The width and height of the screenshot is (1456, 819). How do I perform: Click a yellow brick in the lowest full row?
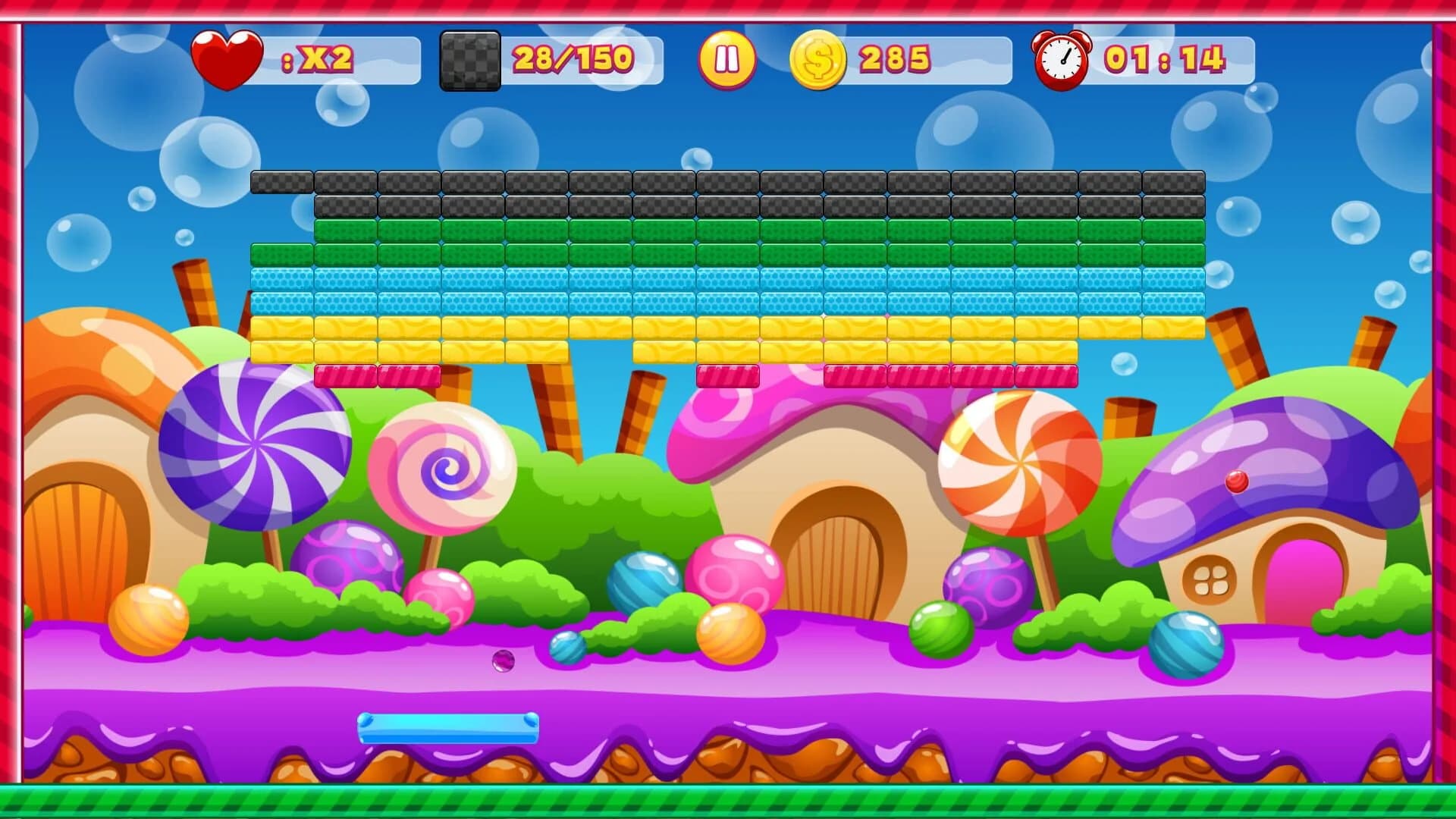[531, 349]
